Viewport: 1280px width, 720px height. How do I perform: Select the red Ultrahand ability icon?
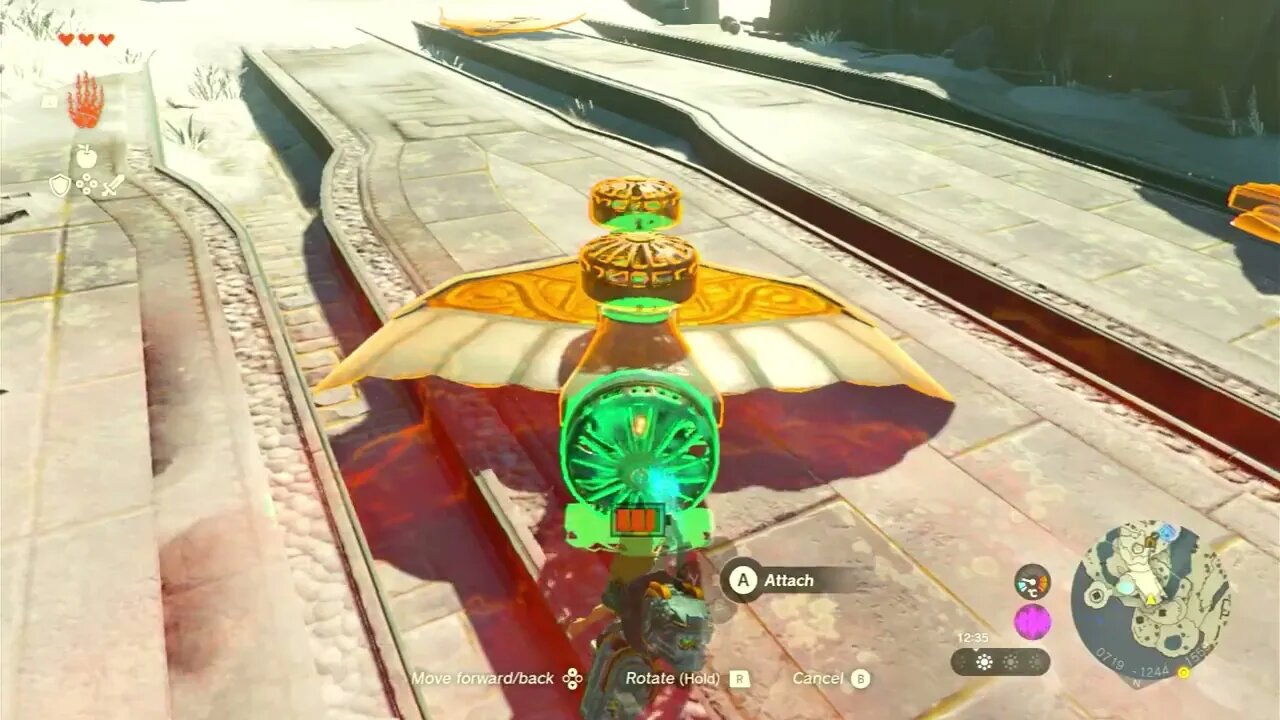pos(85,103)
